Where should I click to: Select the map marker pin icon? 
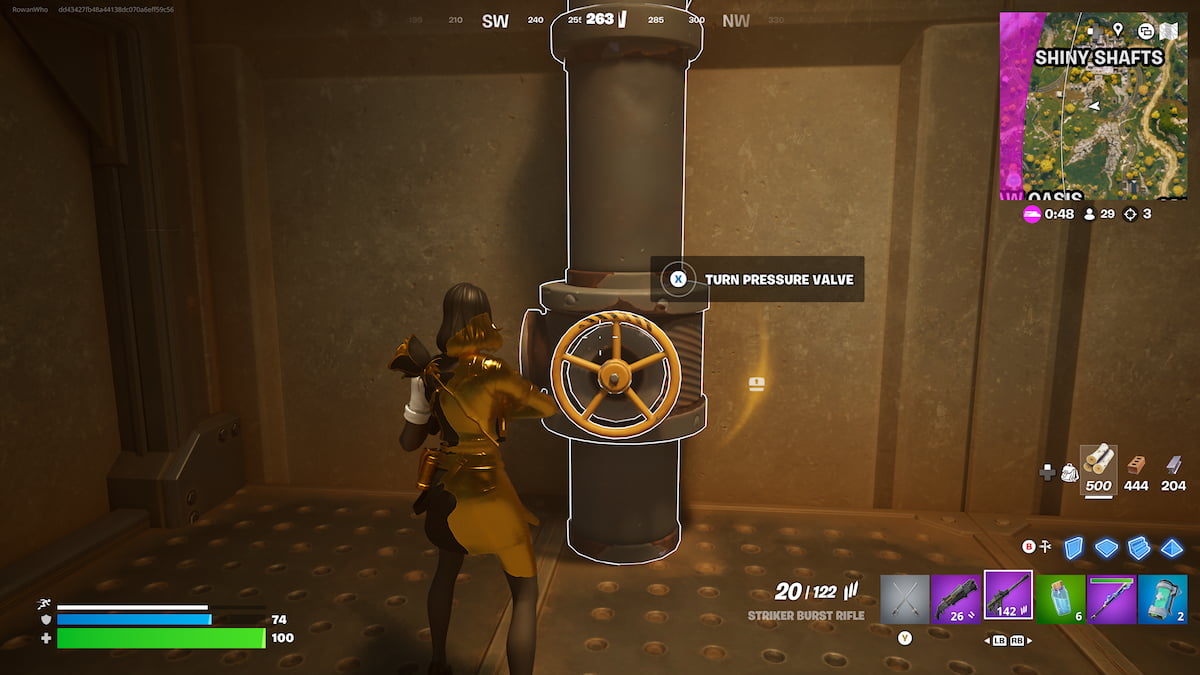[x=1118, y=30]
